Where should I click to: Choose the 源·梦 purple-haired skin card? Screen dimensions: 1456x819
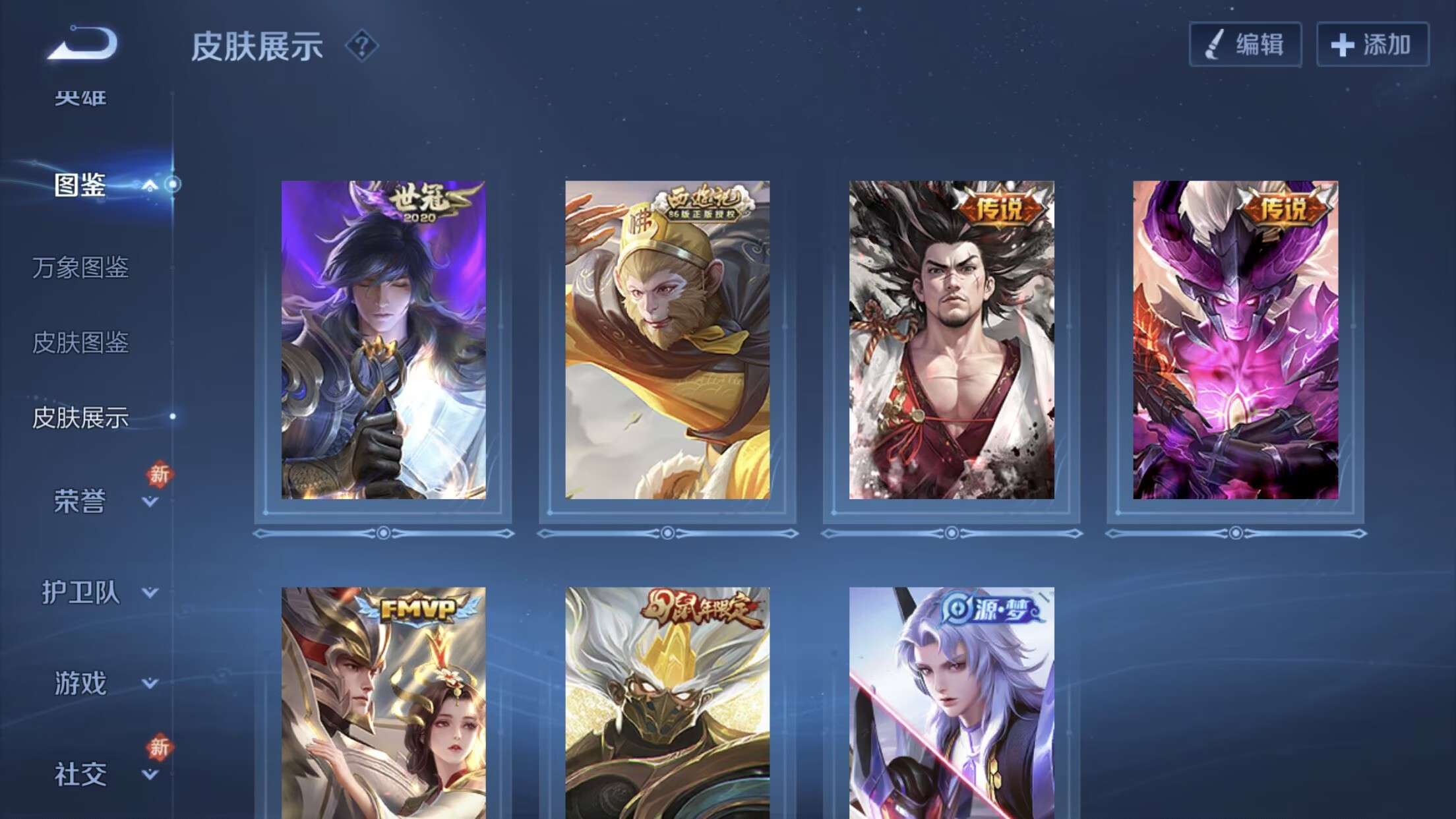click(x=952, y=703)
